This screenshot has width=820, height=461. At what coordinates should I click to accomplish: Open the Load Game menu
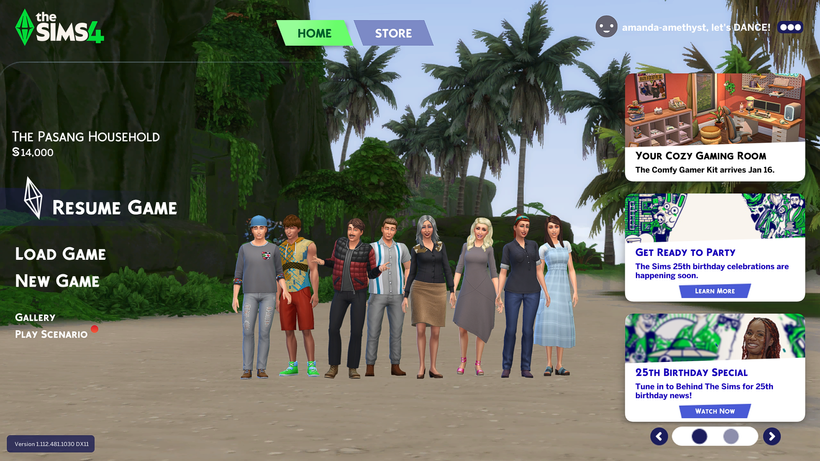click(60, 254)
